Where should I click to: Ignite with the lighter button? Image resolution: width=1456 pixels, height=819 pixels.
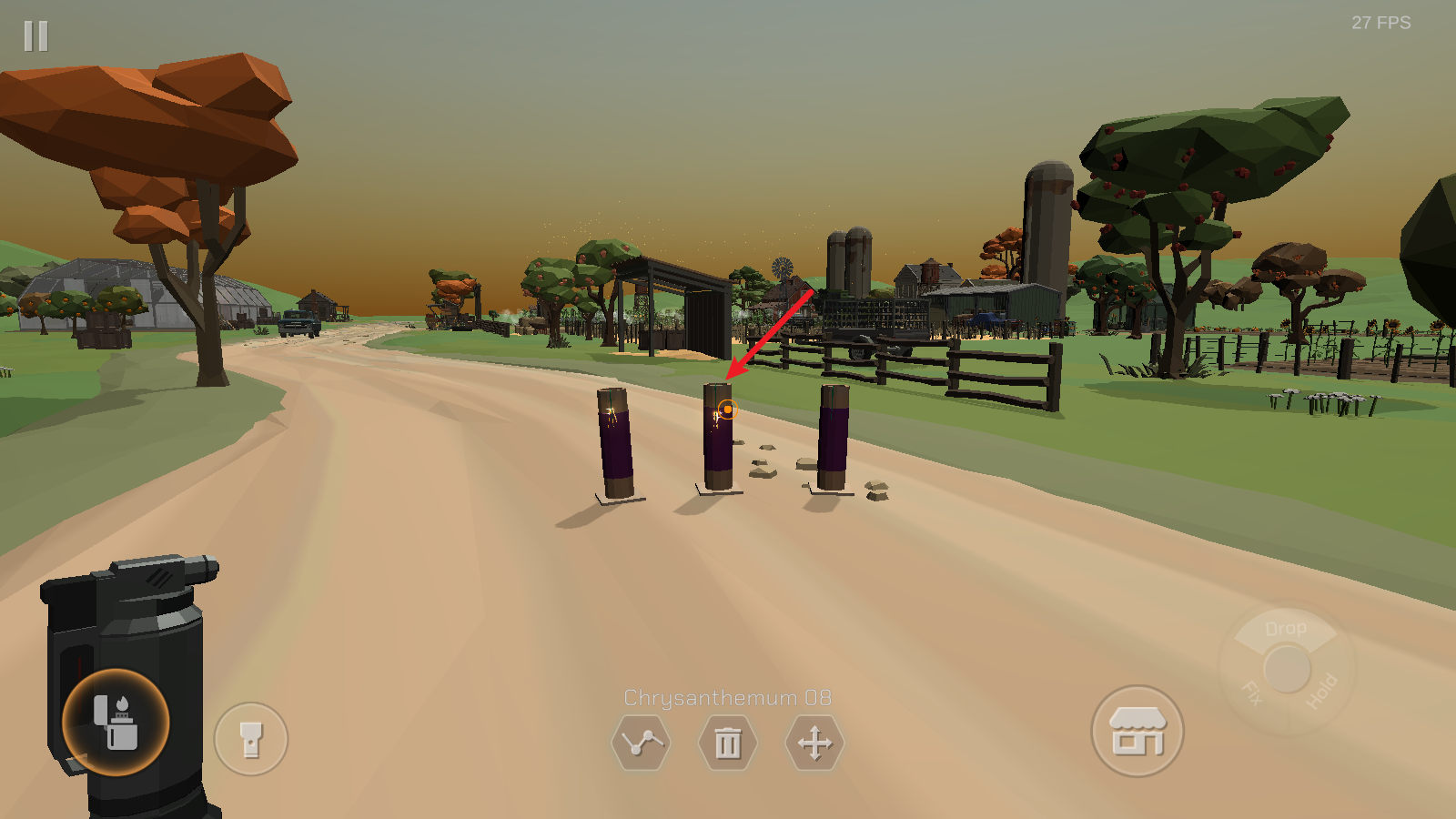[x=116, y=723]
